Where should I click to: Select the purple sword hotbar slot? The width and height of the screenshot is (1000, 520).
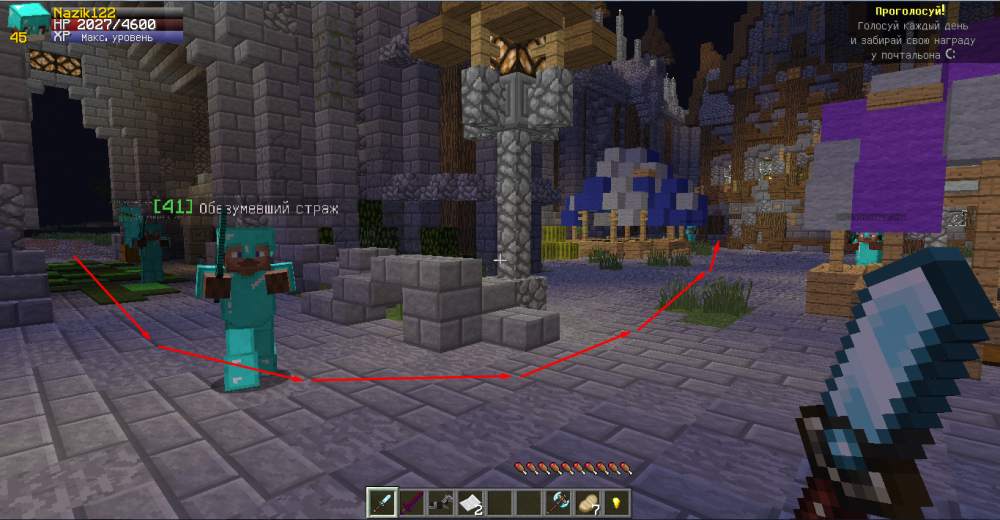pyautogui.click(x=410, y=502)
